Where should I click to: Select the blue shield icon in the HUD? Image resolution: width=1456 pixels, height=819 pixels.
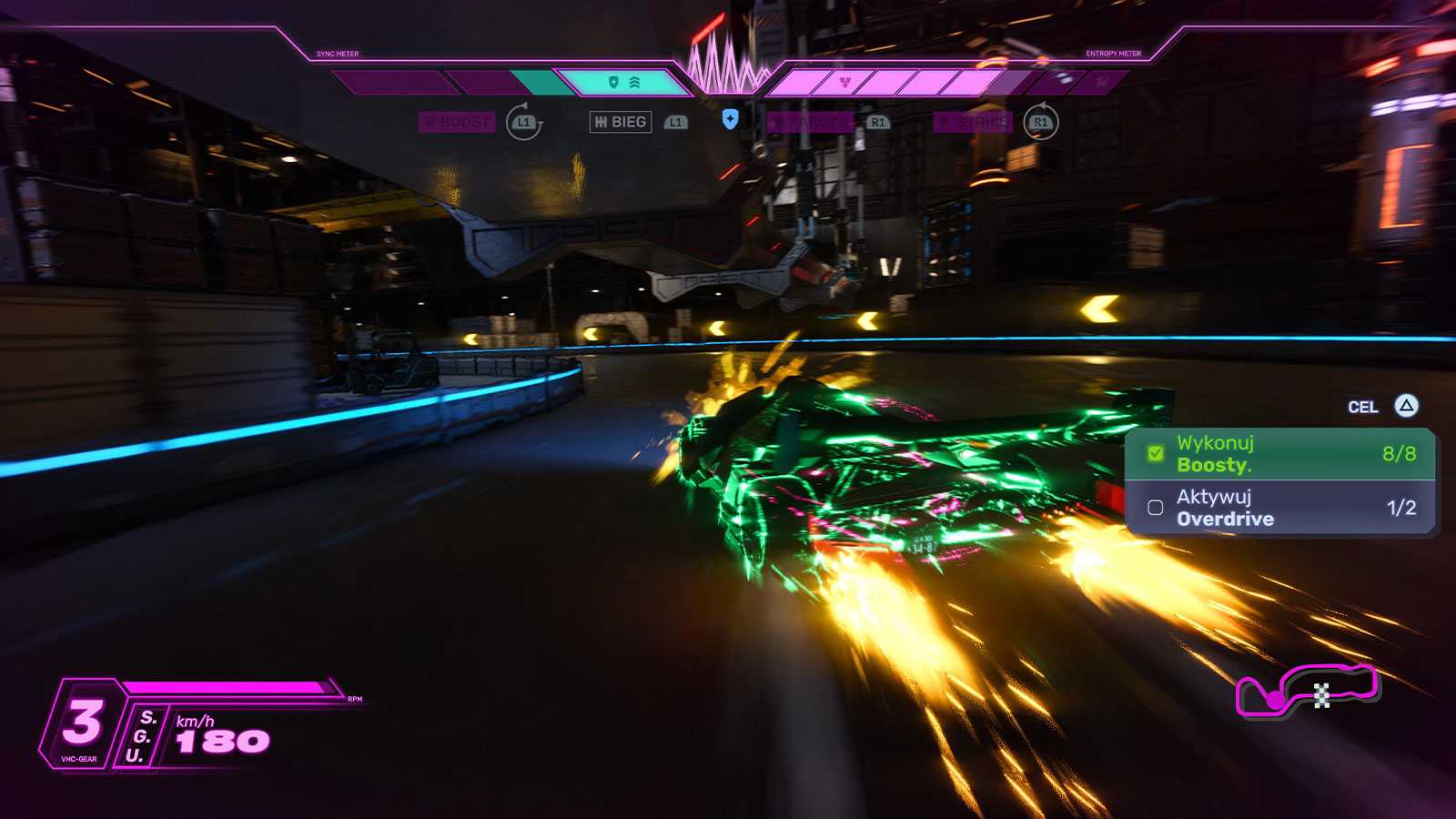pos(731,118)
